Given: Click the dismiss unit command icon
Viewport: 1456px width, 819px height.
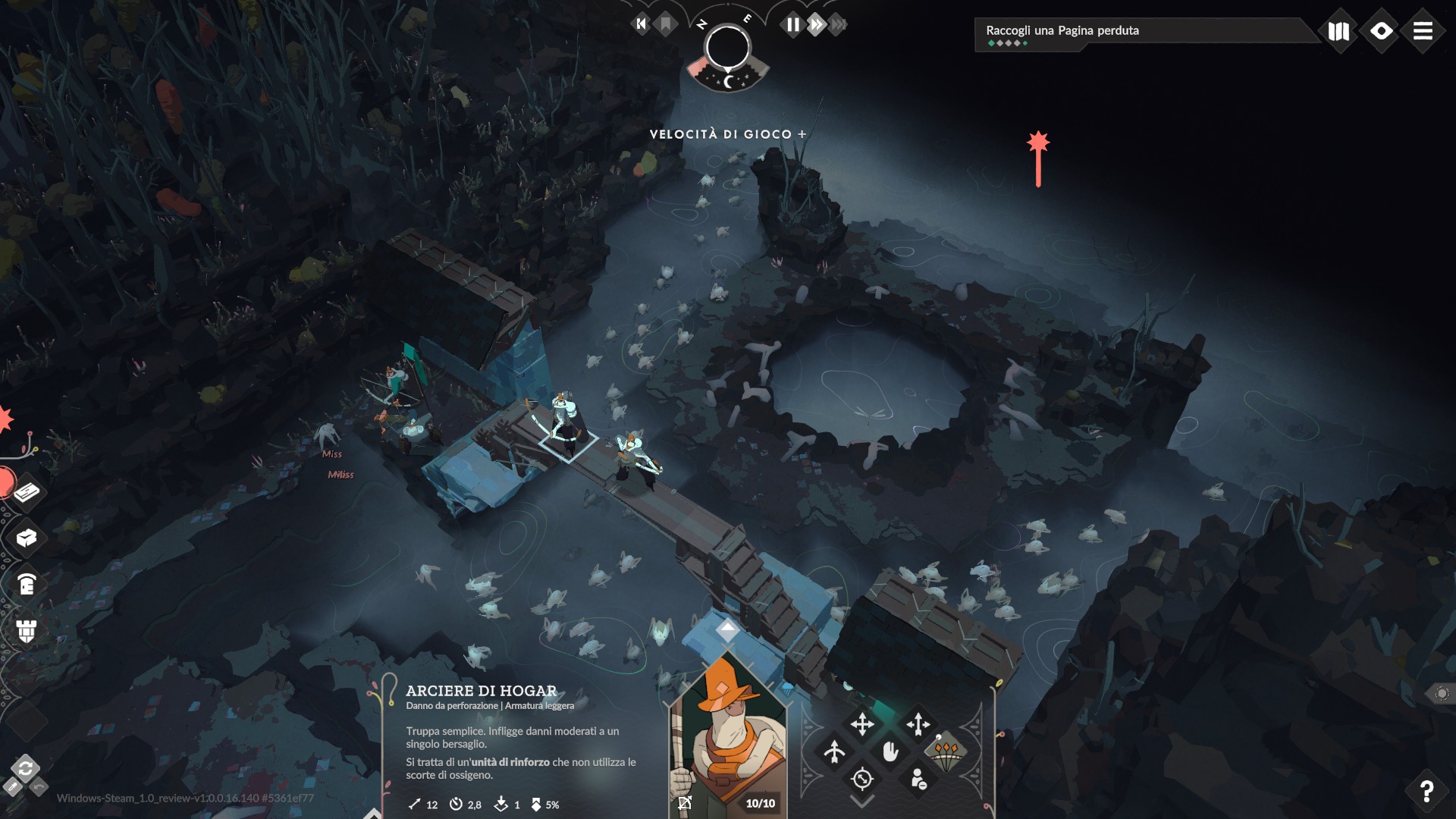Looking at the screenshot, I should [x=918, y=779].
